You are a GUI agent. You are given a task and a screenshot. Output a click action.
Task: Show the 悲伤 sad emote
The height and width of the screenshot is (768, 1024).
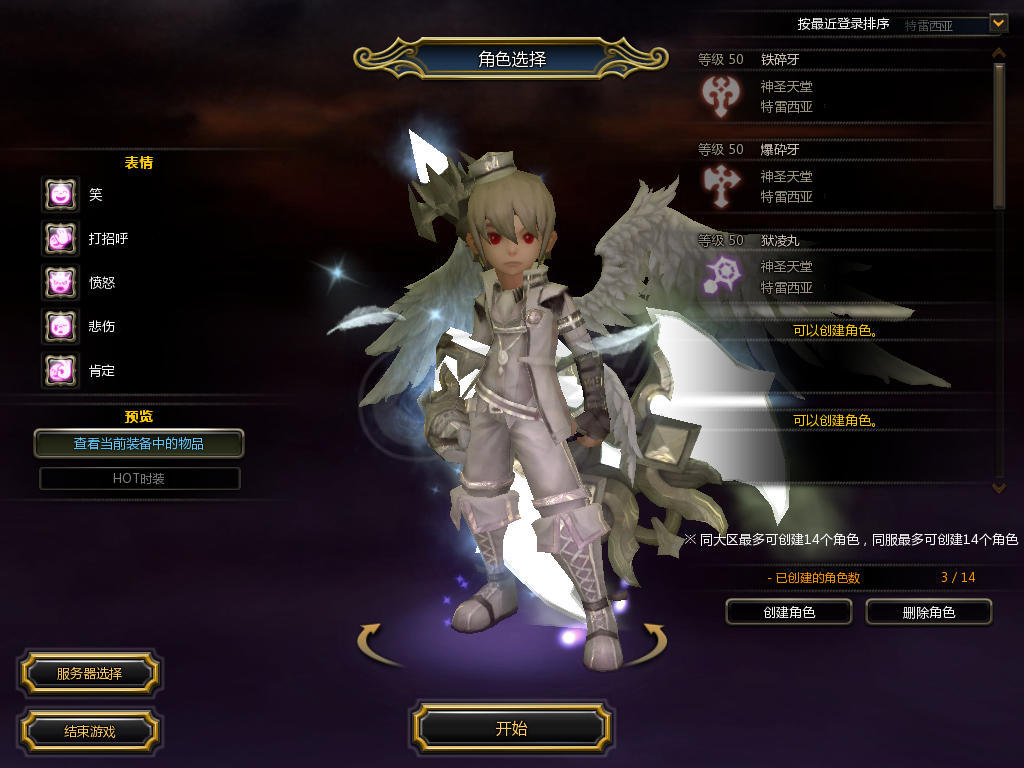point(60,327)
